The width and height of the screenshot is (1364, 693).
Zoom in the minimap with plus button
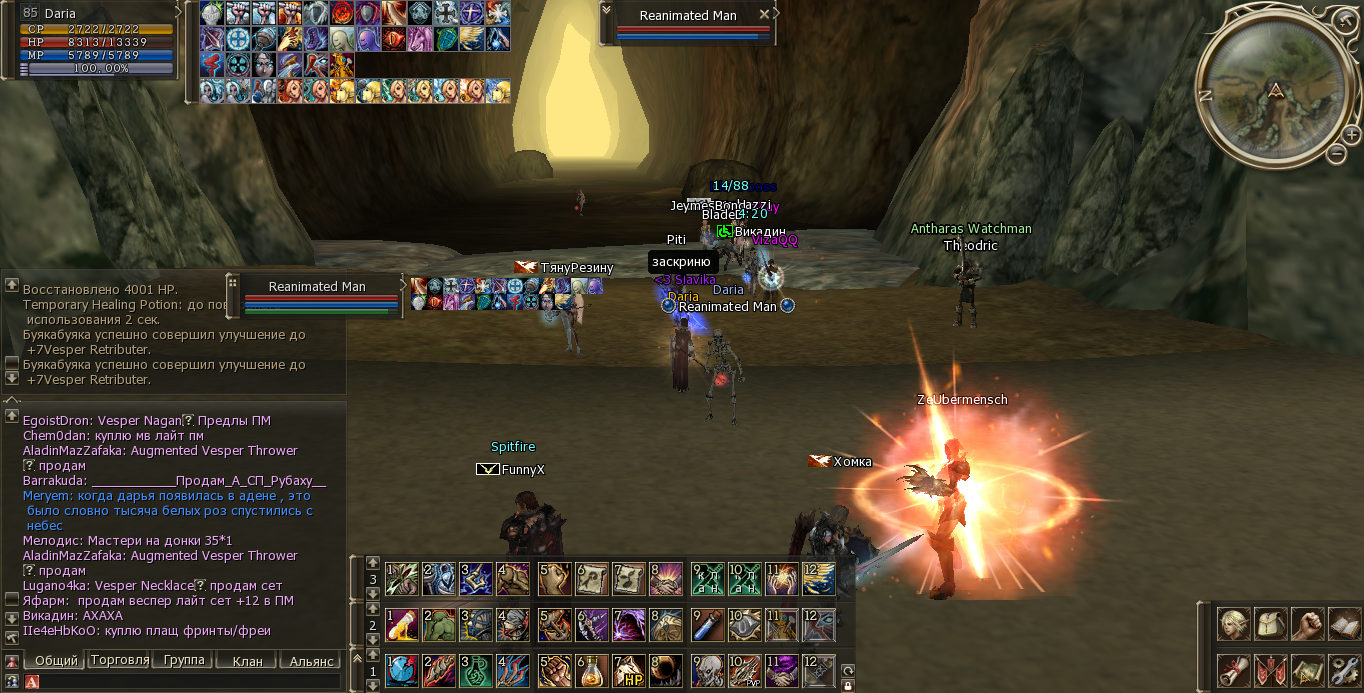[x=1351, y=134]
